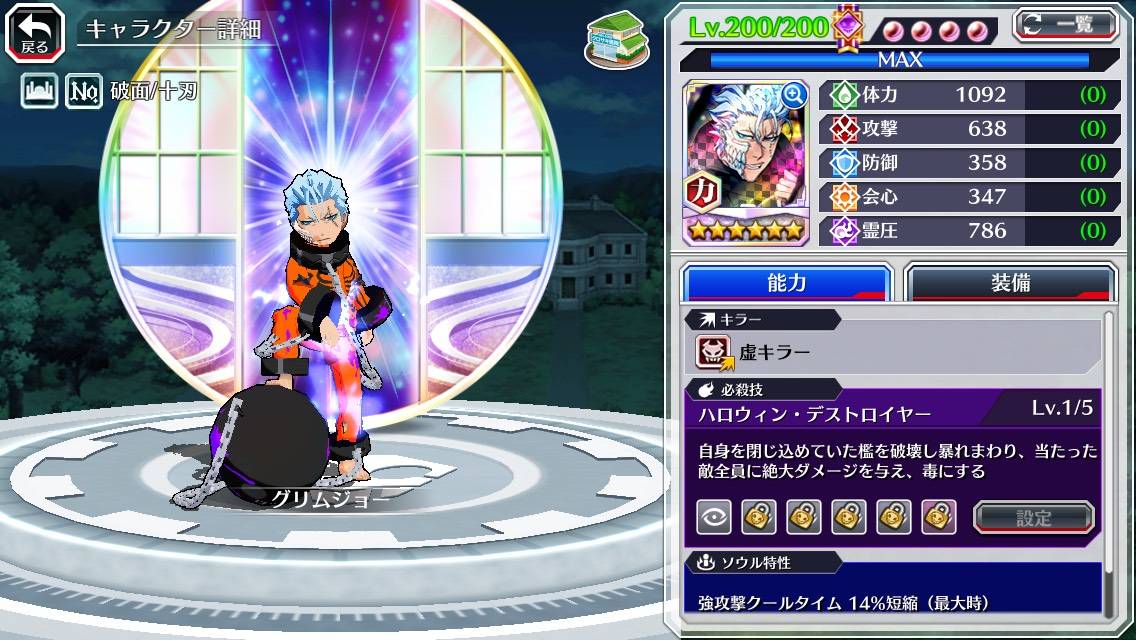Viewport: 1136px width, 640px height.
Task: Switch to the 能力 tab
Action: click(x=786, y=283)
